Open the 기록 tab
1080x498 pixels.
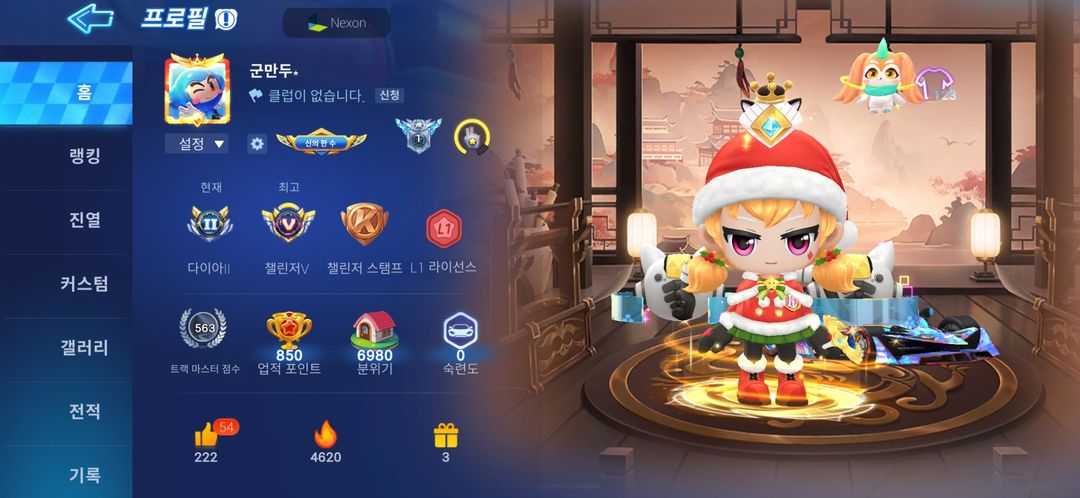tap(85, 474)
